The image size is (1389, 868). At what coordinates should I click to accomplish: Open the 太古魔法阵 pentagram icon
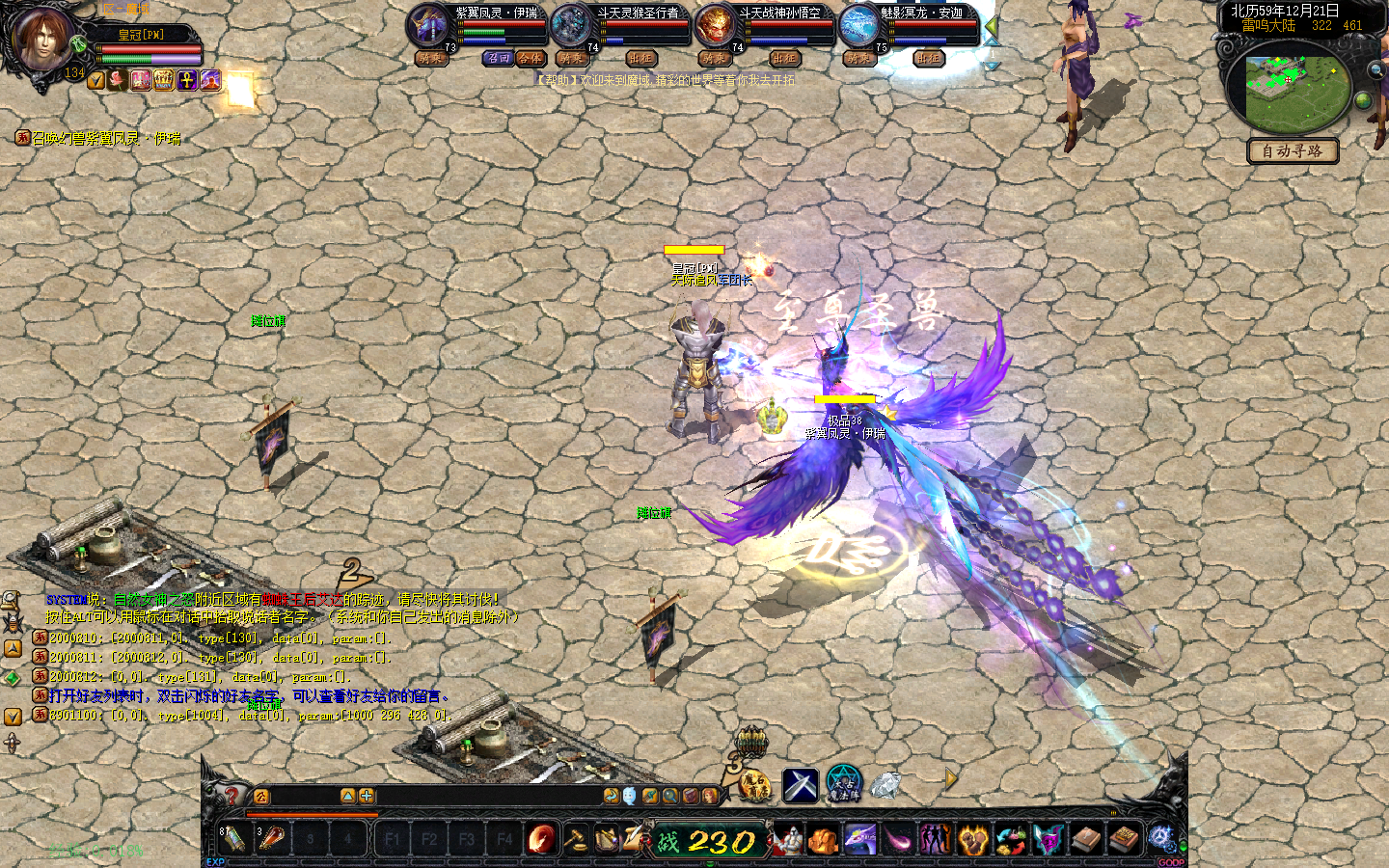click(x=843, y=784)
